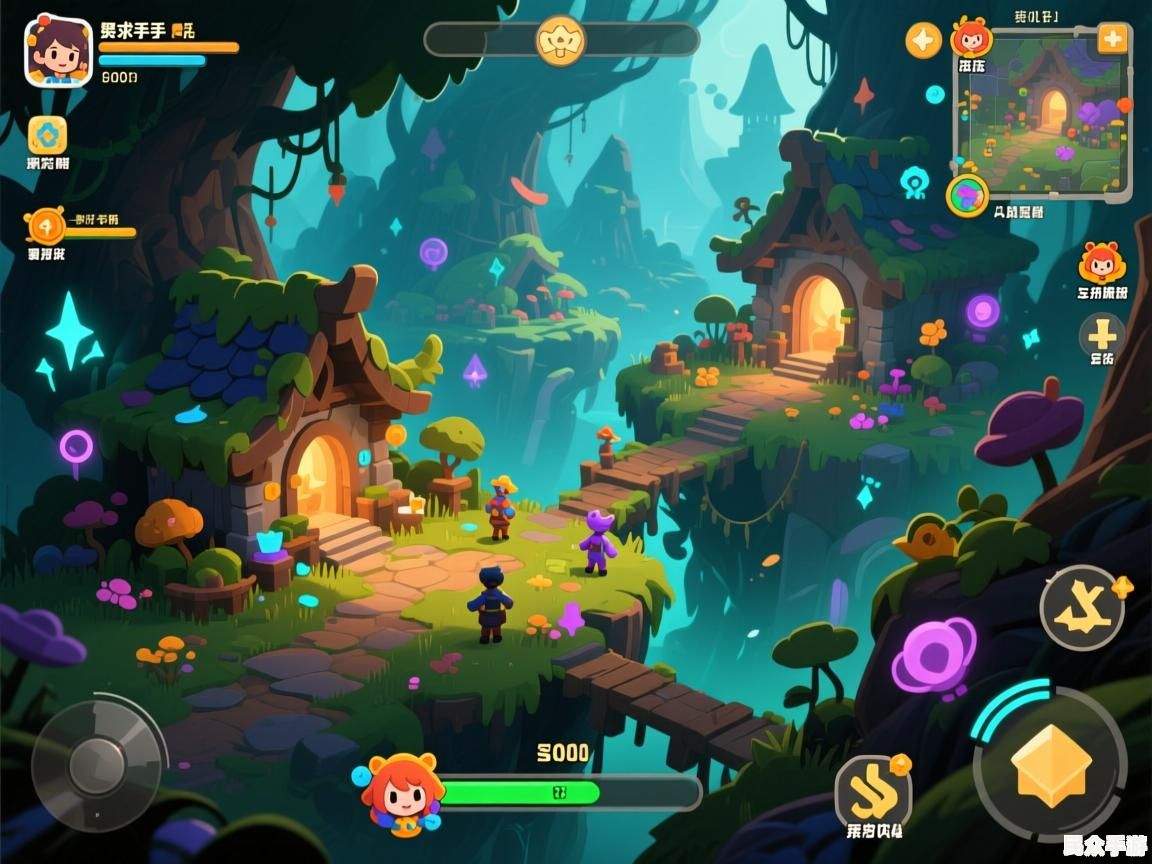The width and height of the screenshot is (1152, 864).
Task: Expand the minimap with its plus button
Action: click(1112, 39)
